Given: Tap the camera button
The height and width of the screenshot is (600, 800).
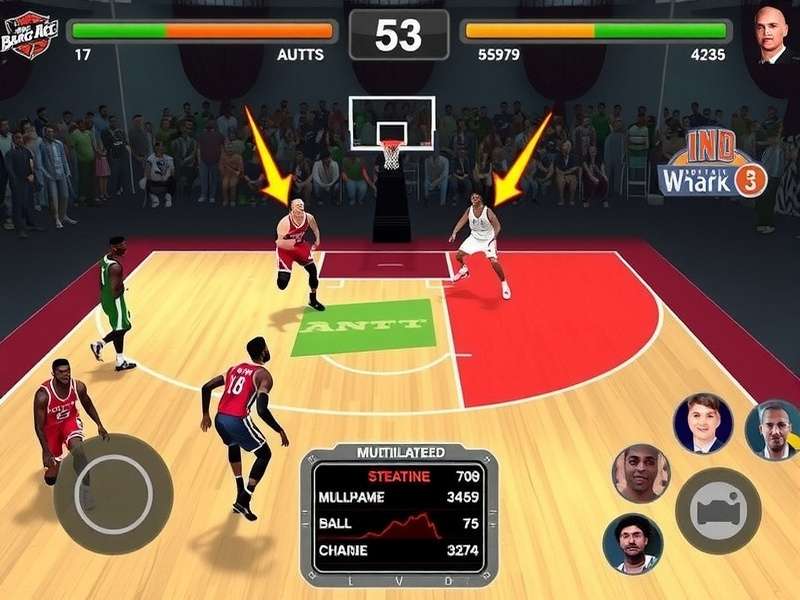Looking at the screenshot, I should pos(717,510).
